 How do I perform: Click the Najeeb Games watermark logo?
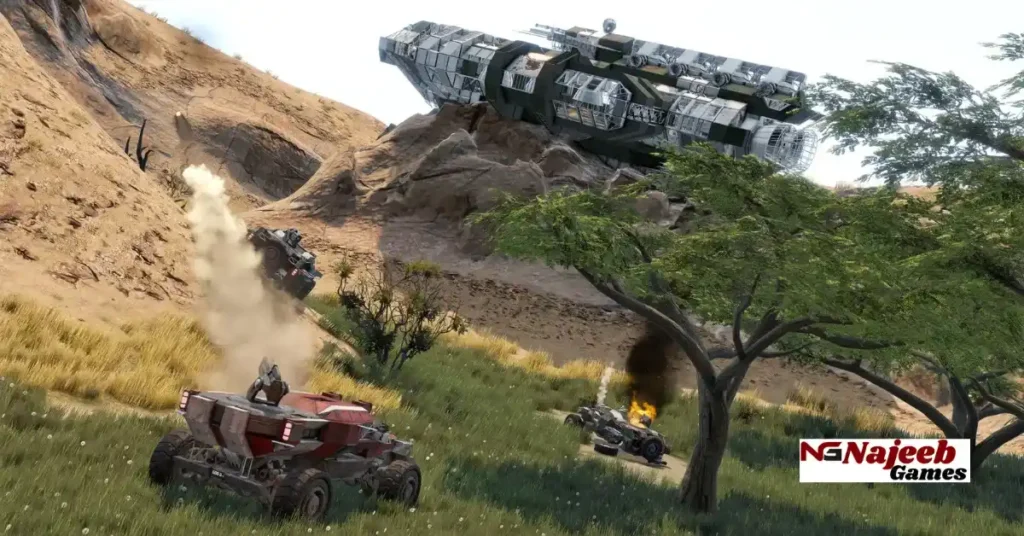click(884, 460)
